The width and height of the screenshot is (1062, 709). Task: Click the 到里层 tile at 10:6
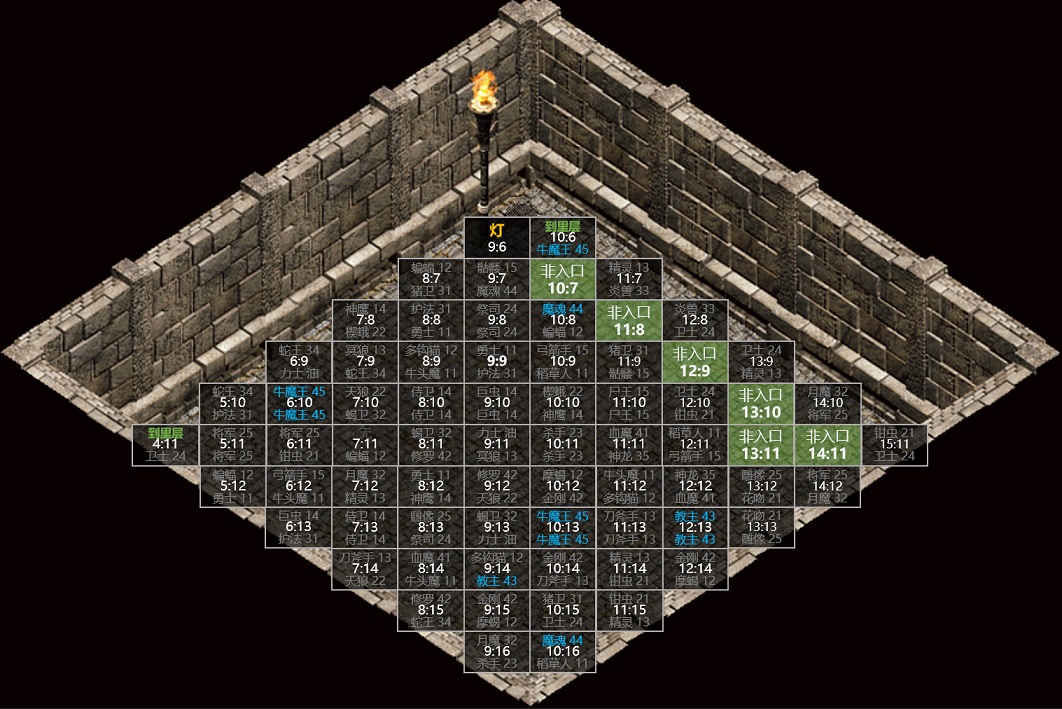(x=563, y=238)
